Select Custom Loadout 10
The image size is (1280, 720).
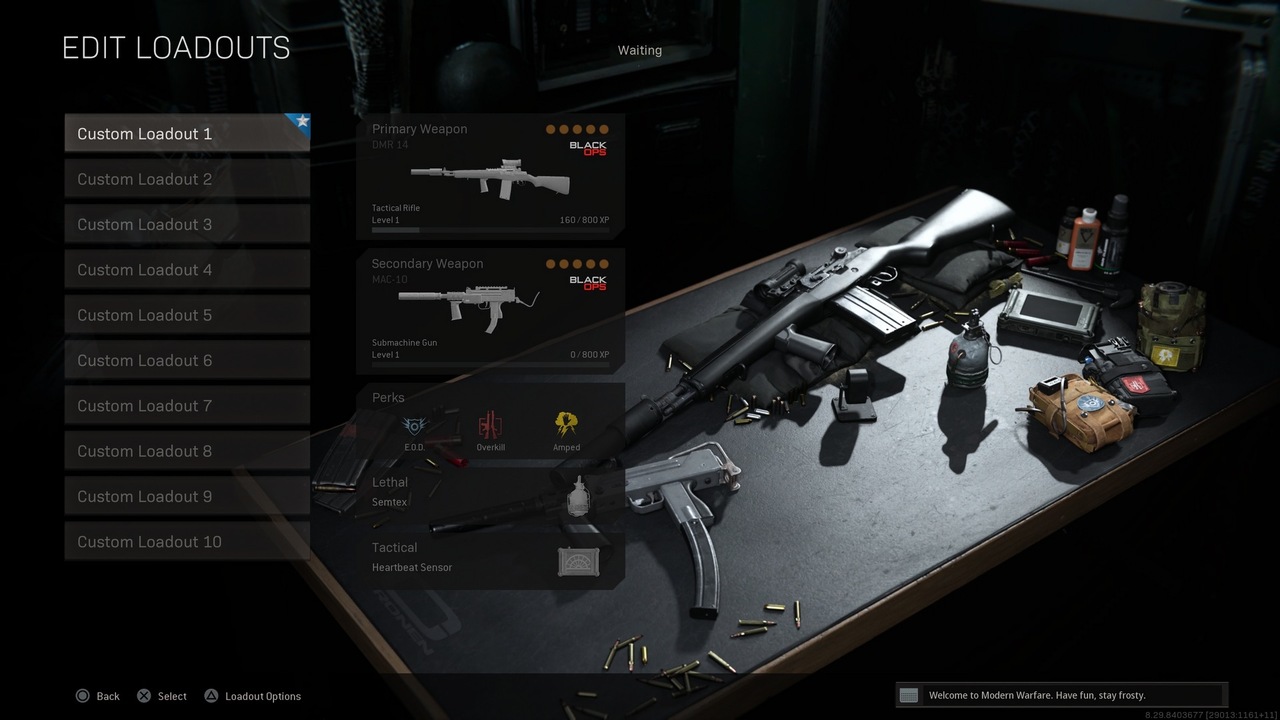click(186, 541)
